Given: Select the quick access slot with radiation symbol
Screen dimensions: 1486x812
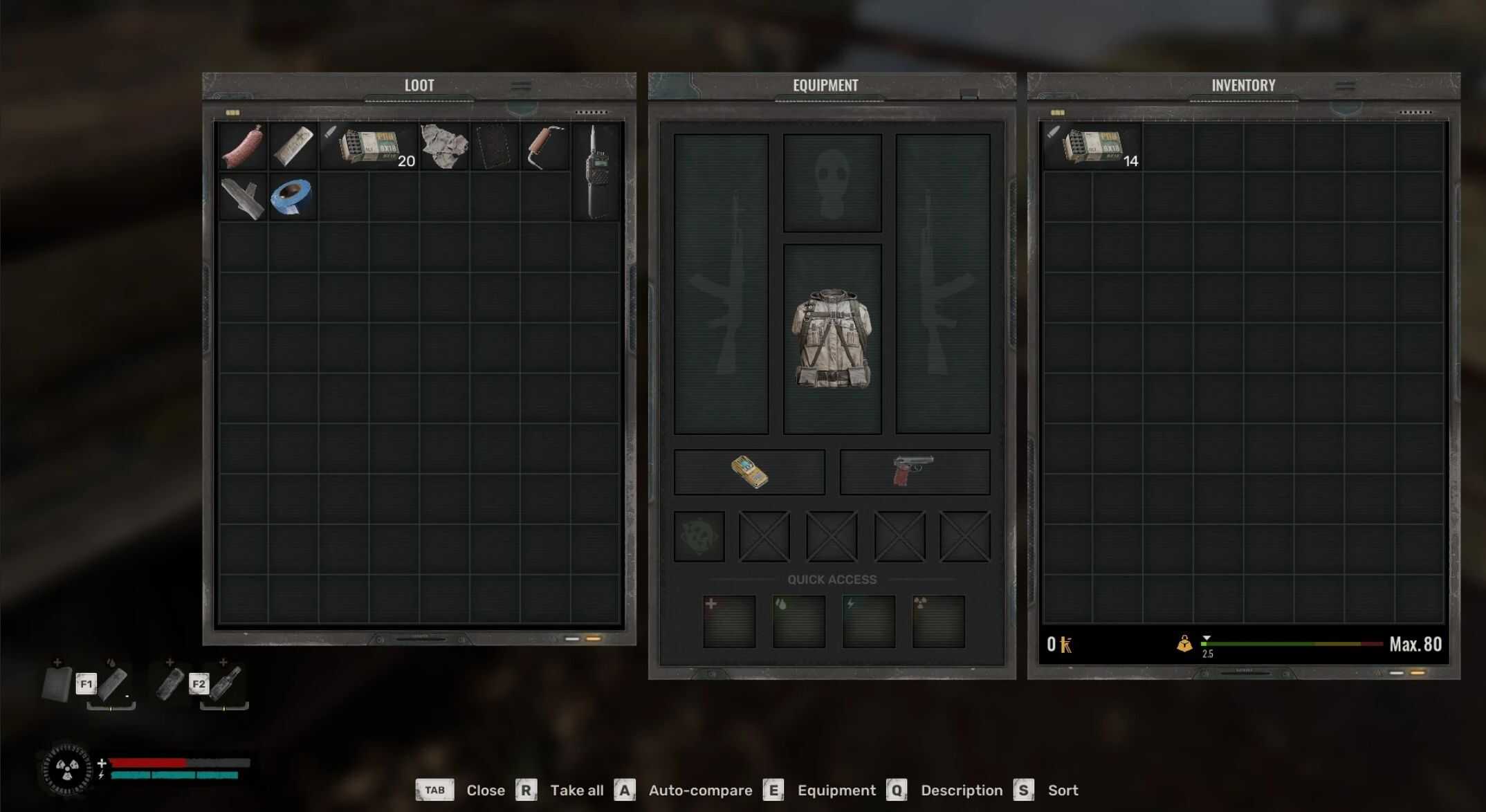Looking at the screenshot, I should [938, 622].
